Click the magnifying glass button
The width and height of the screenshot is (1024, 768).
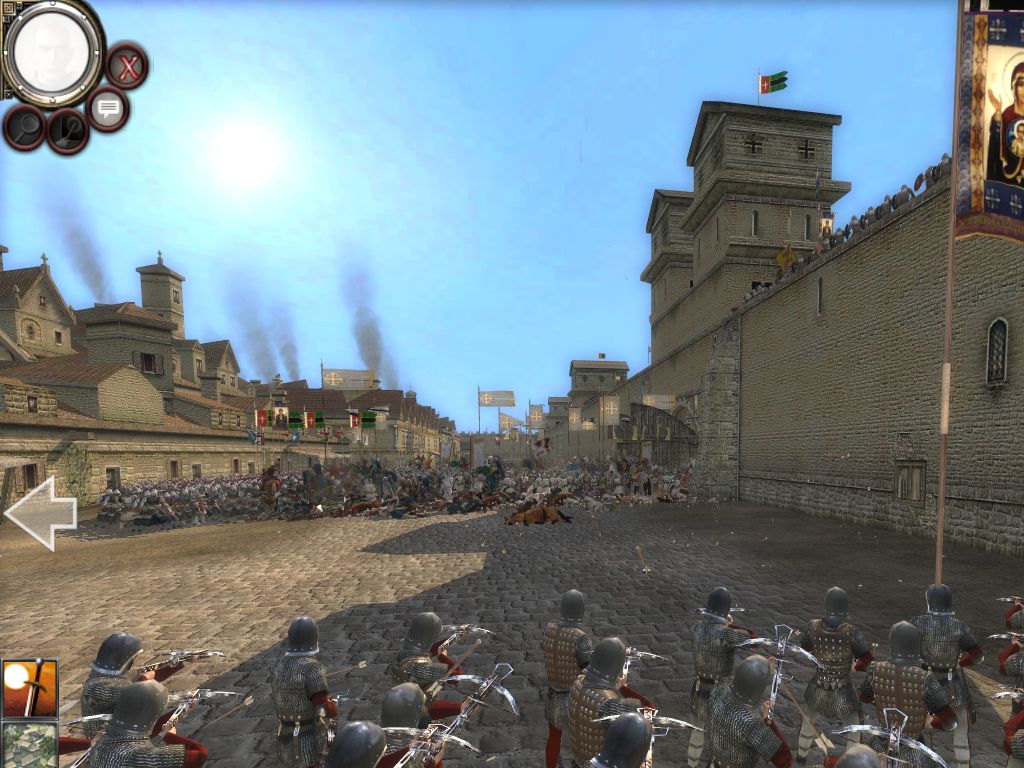(x=24, y=128)
